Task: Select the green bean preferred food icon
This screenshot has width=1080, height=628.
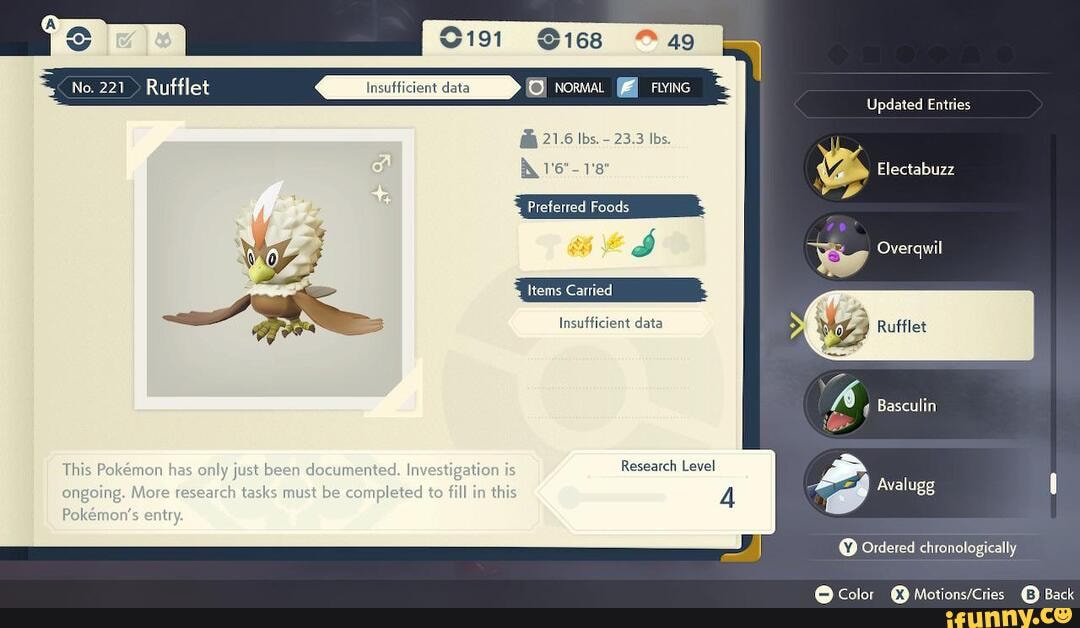Action: click(643, 242)
